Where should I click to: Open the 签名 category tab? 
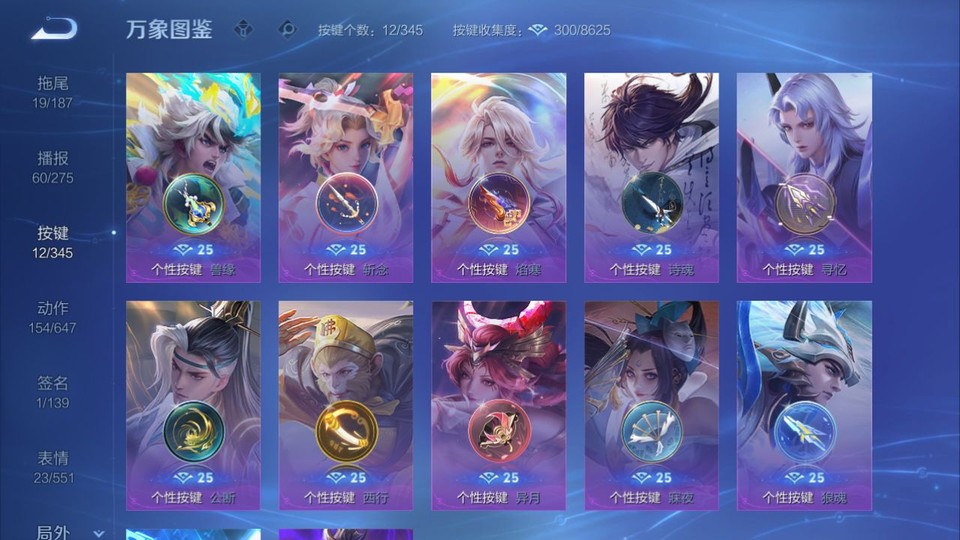[54, 391]
